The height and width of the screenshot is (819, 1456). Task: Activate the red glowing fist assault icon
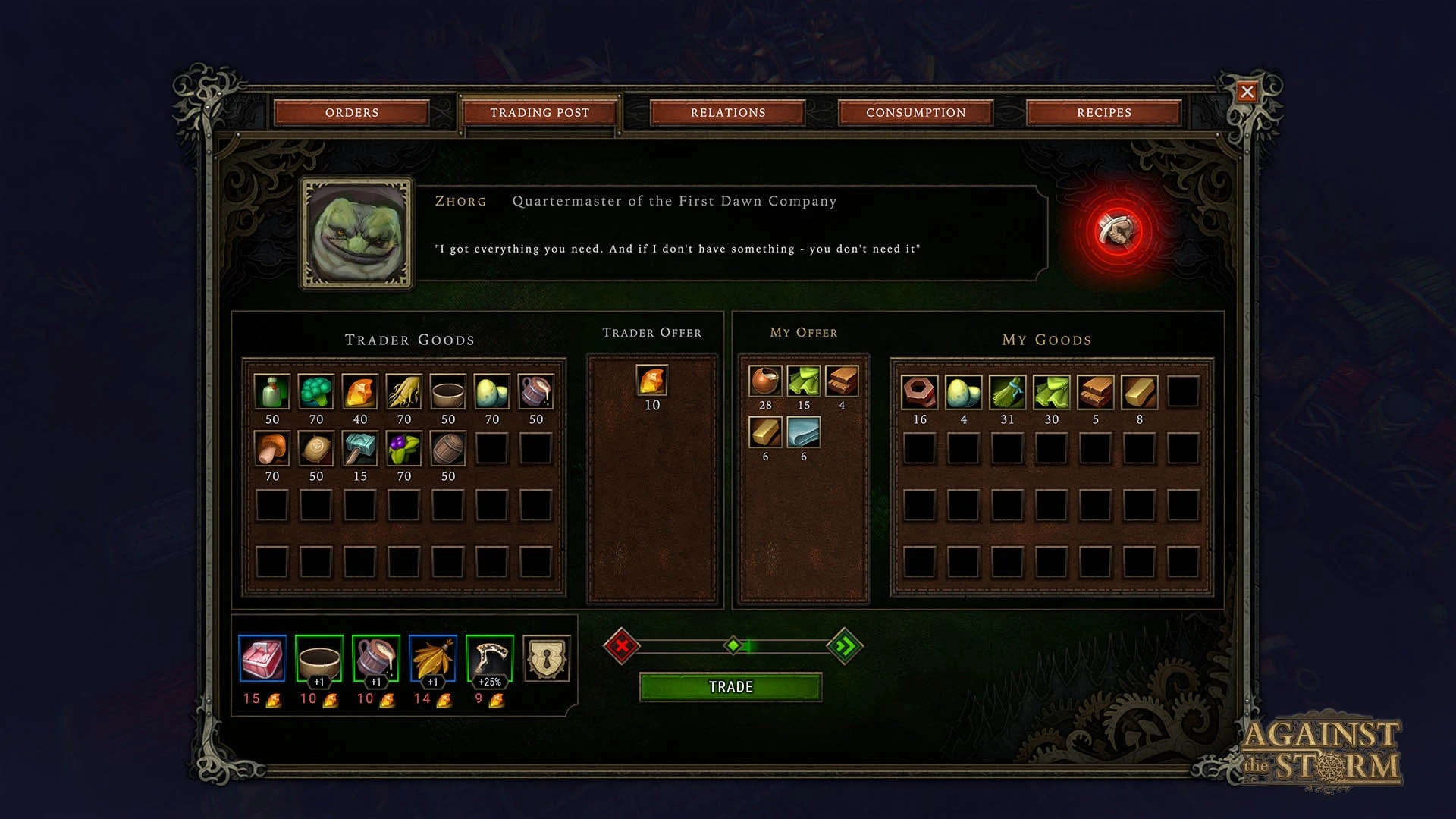[x=1118, y=230]
